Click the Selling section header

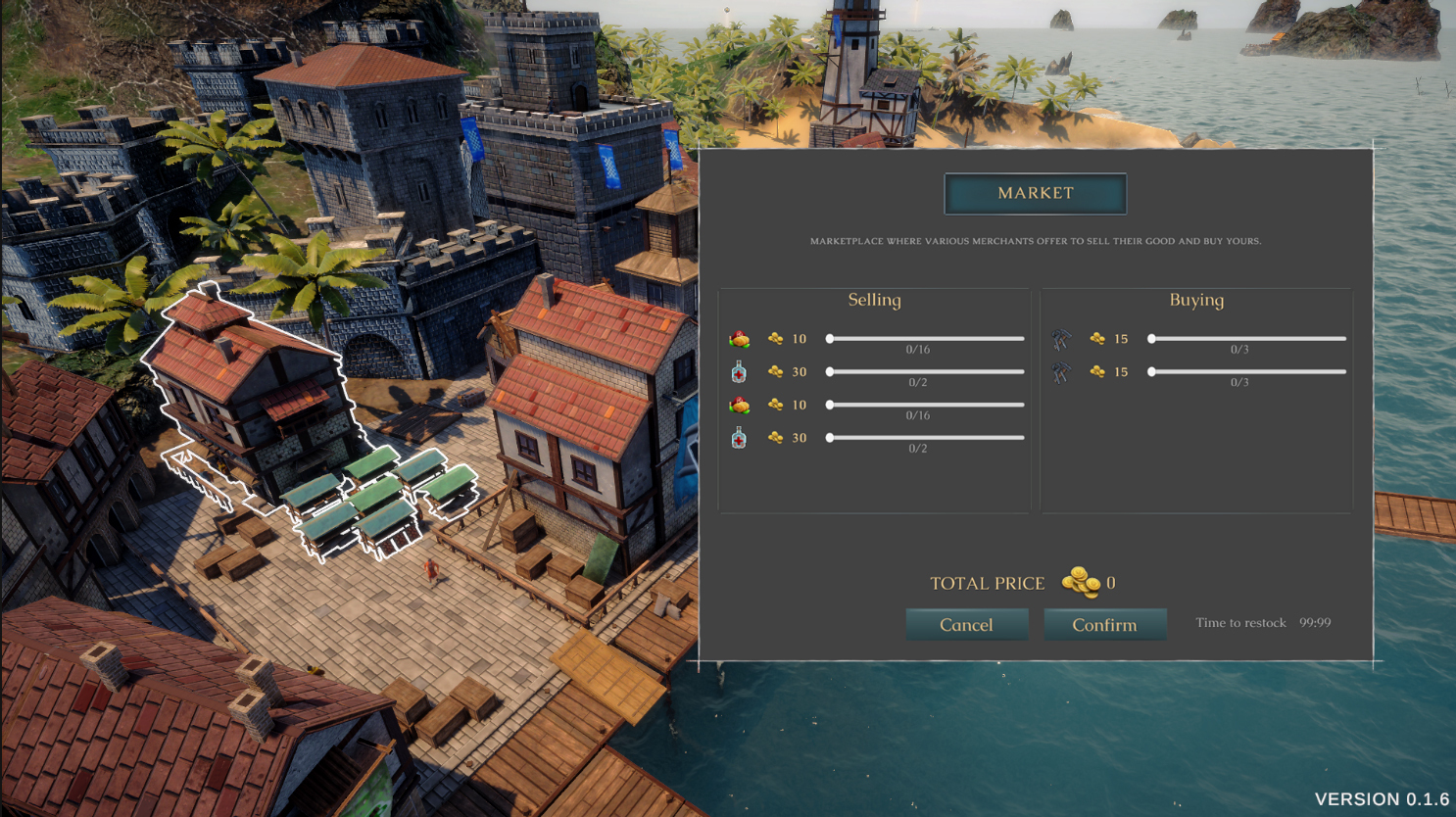click(x=873, y=300)
